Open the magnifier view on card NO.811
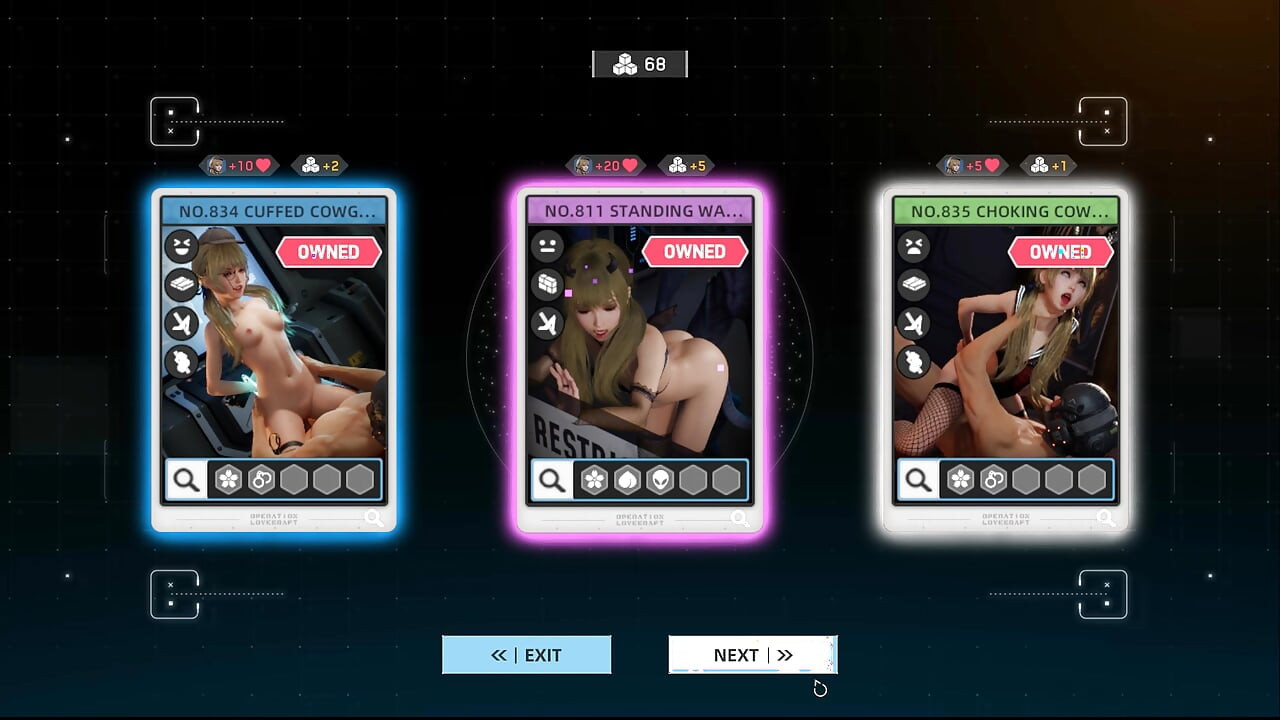Image resolution: width=1280 pixels, height=720 pixels. (552, 480)
